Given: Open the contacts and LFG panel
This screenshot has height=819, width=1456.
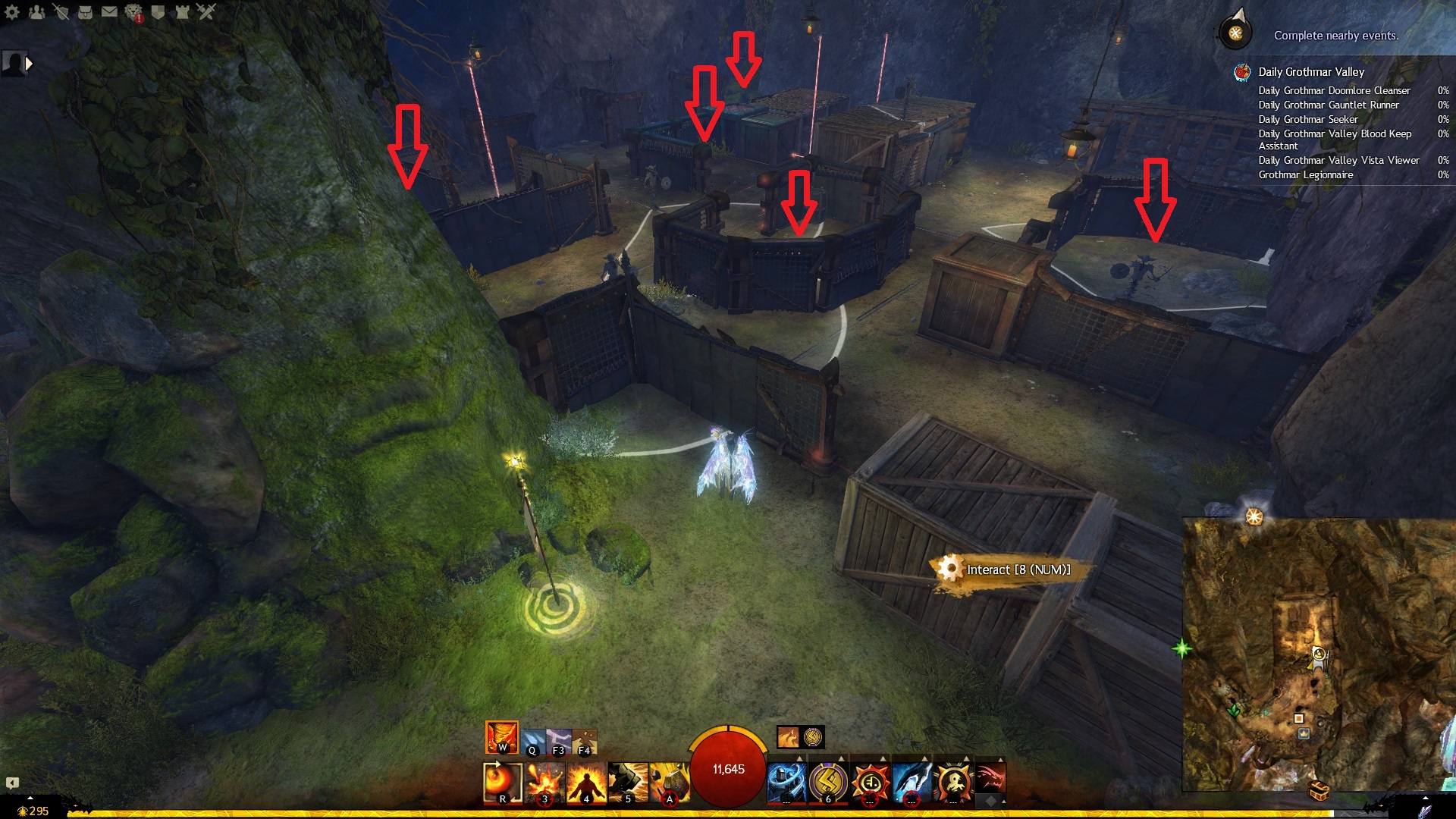Looking at the screenshot, I should pyautogui.click(x=36, y=11).
